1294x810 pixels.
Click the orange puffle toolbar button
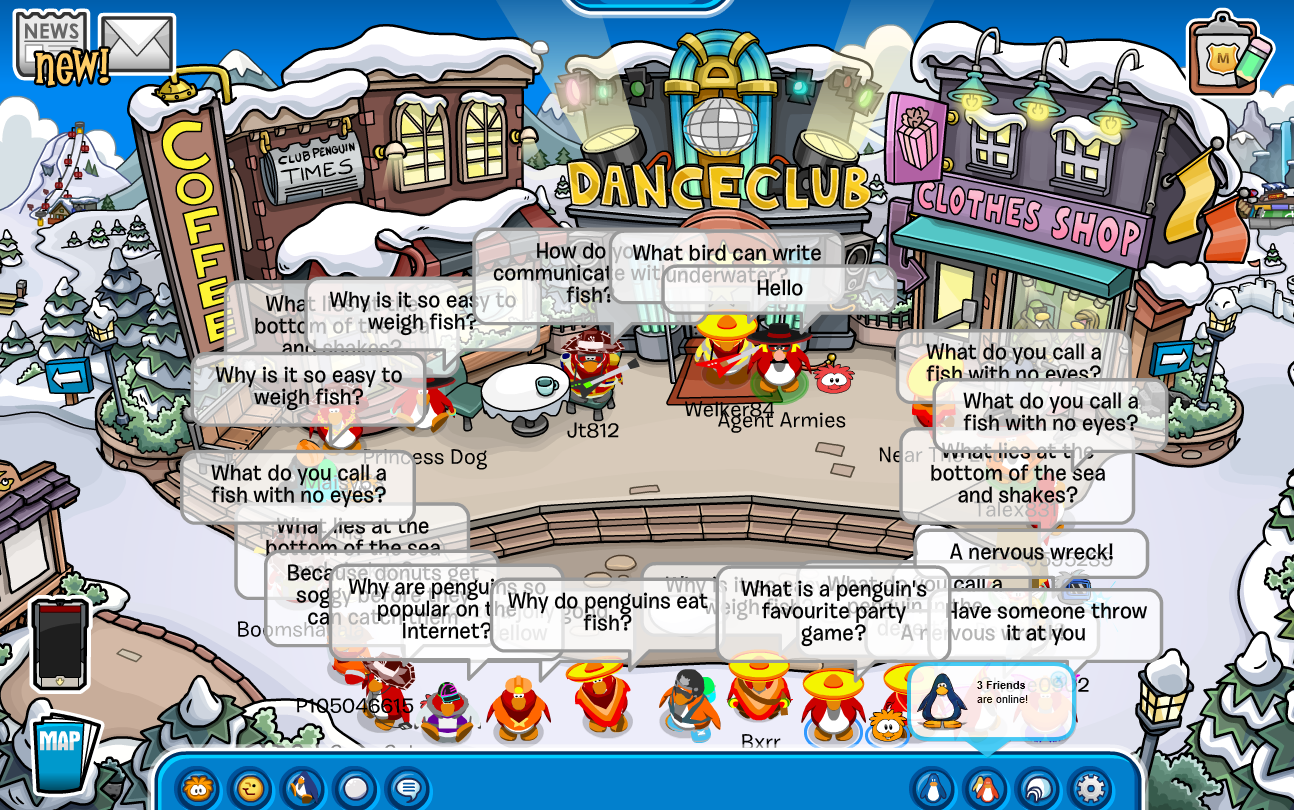[199, 788]
